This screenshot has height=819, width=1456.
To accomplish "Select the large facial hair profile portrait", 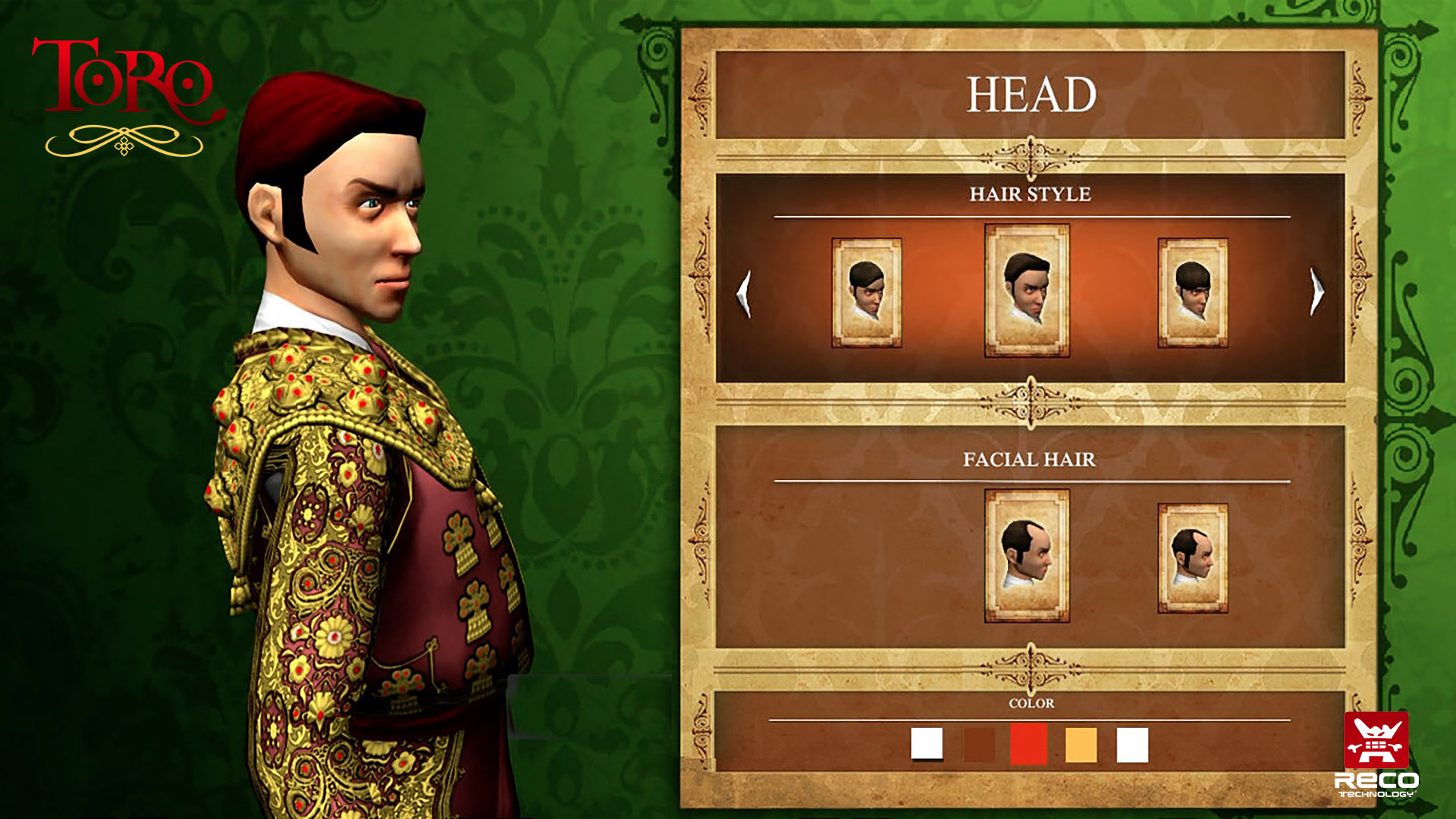I will click(1027, 555).
